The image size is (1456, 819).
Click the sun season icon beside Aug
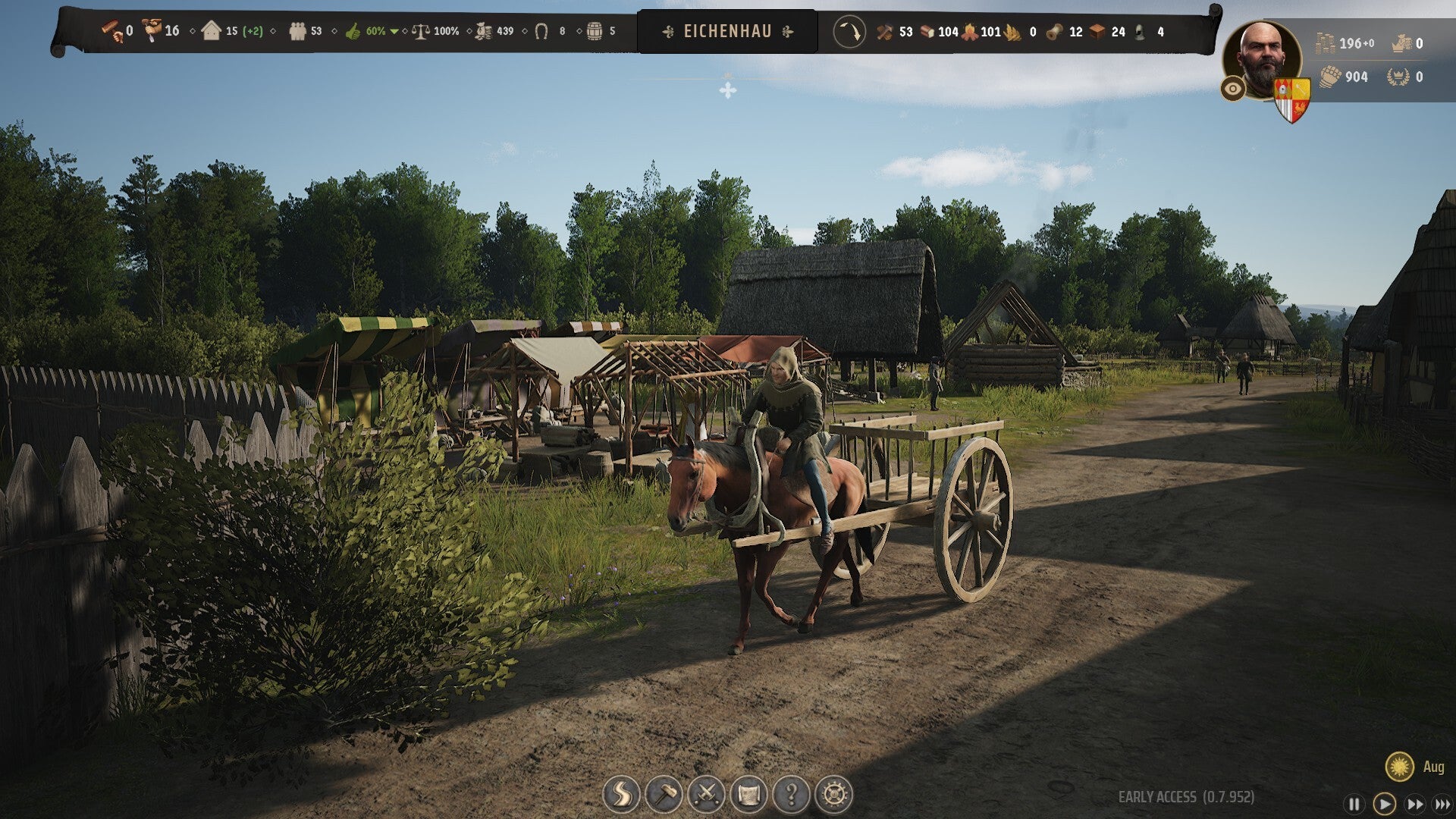1399,767
